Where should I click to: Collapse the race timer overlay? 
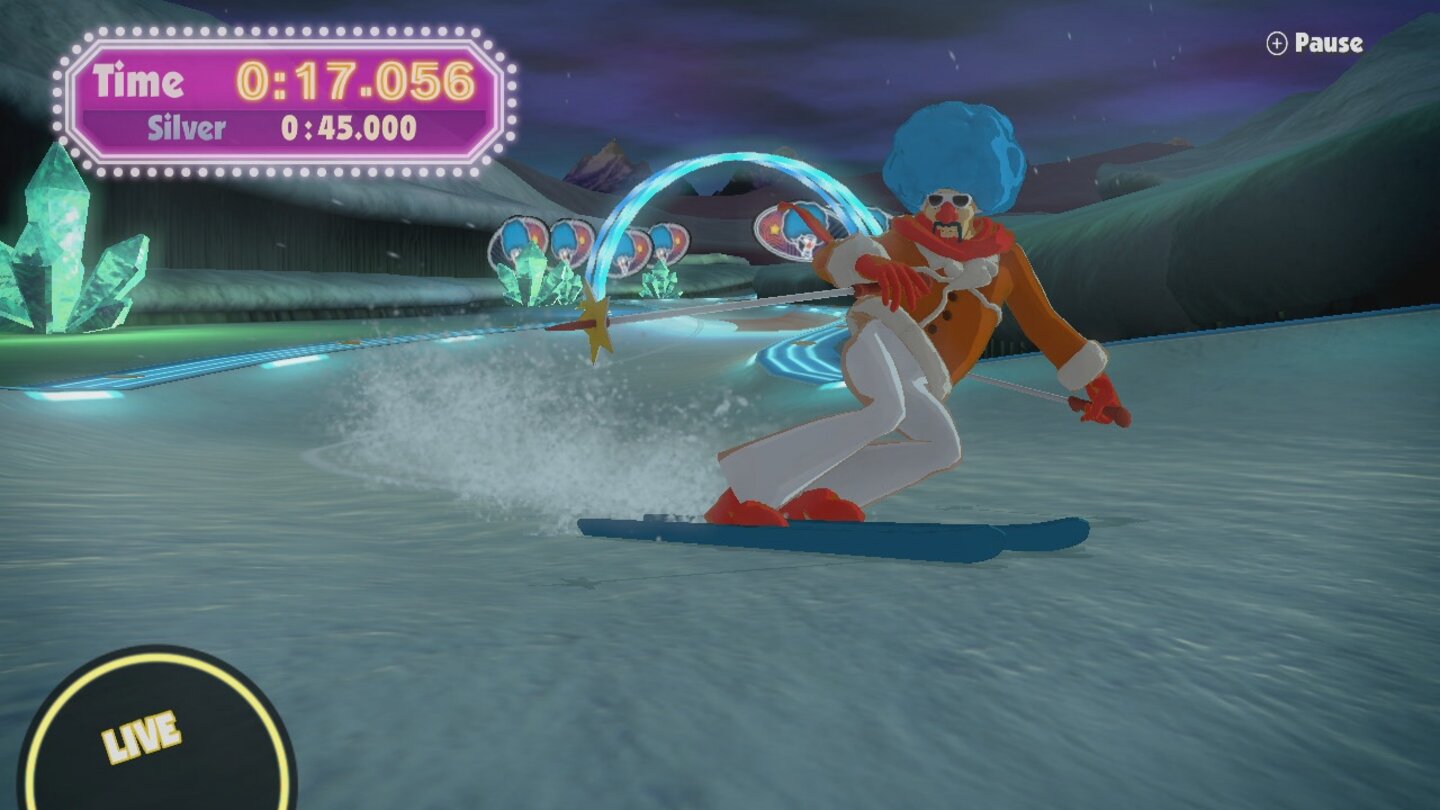tap(280, 100)
